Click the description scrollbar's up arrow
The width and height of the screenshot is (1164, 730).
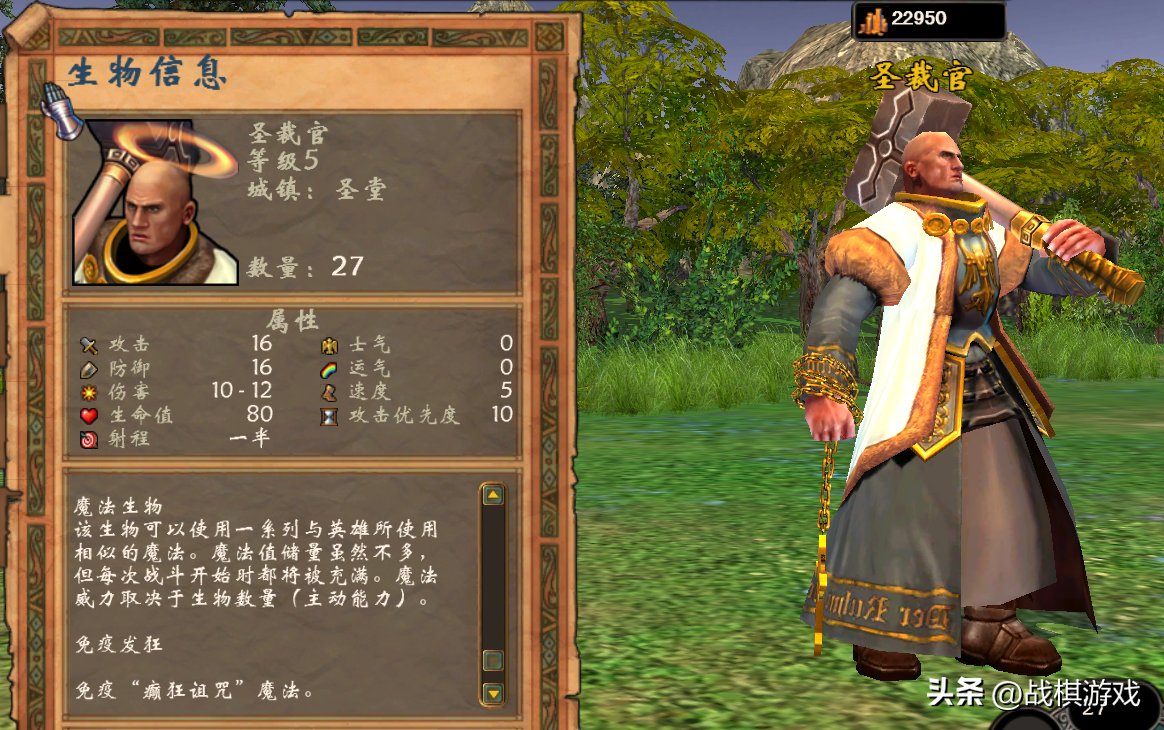click(x=492, y=495)
